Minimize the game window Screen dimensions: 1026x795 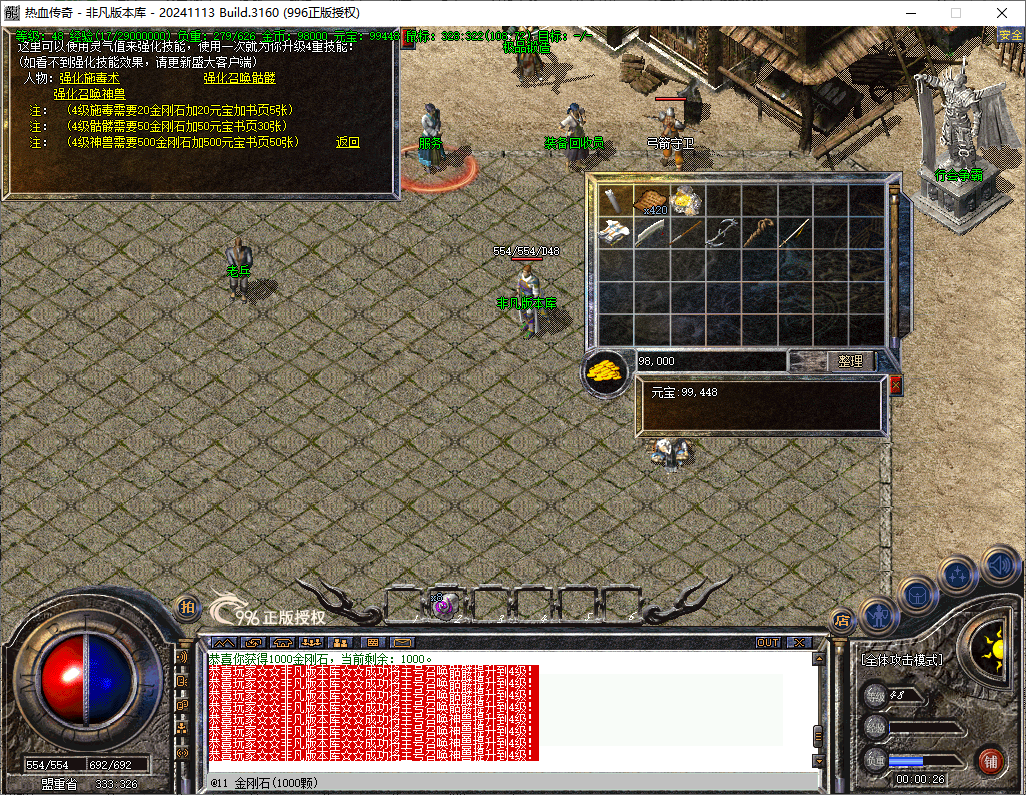click(x=911, y=13)
